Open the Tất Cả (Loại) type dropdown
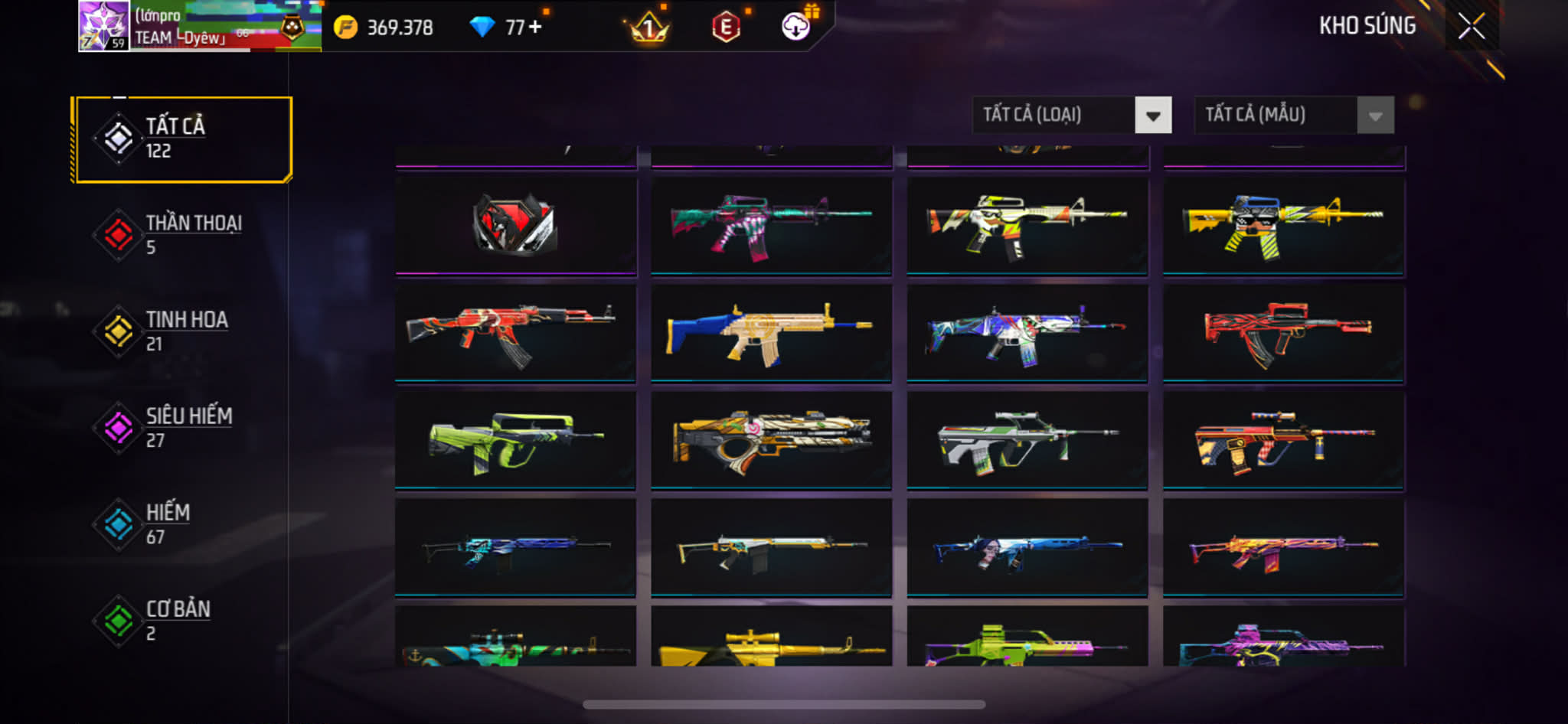This screenshot has width=1568, height=724. 1071,116
